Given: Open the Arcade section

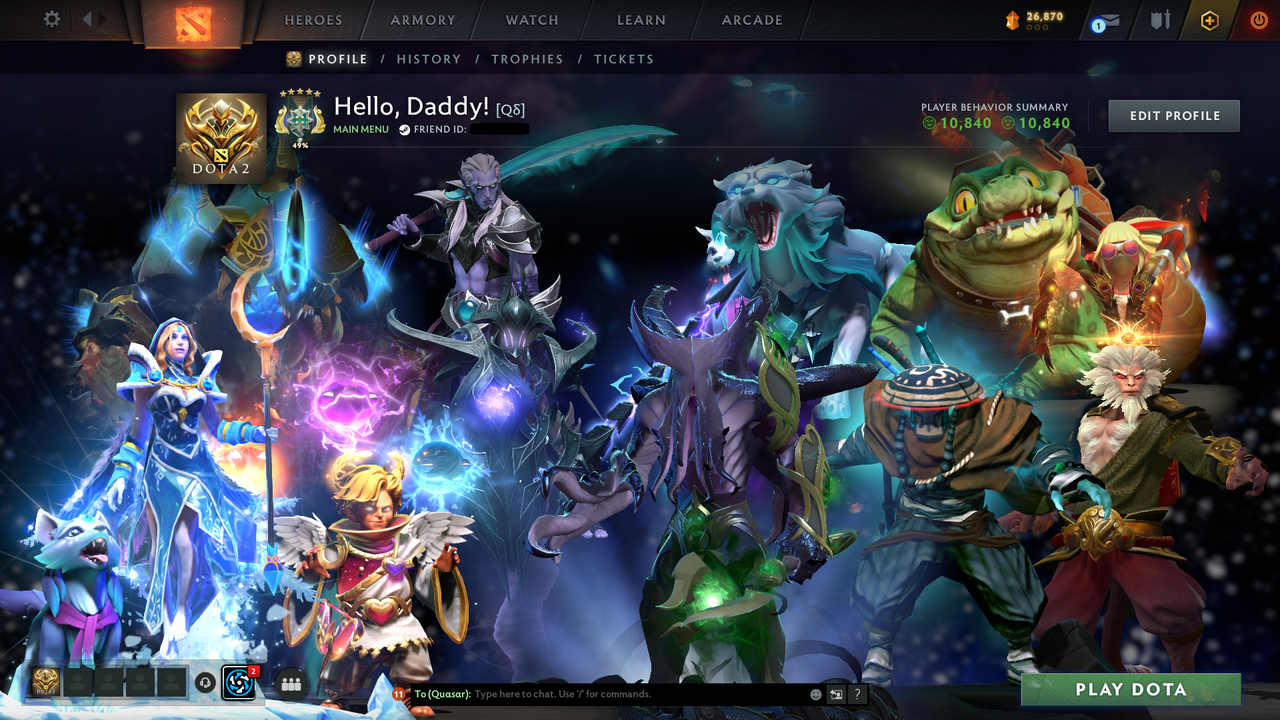Looking at the screenshot, I should tap(751, 19).
